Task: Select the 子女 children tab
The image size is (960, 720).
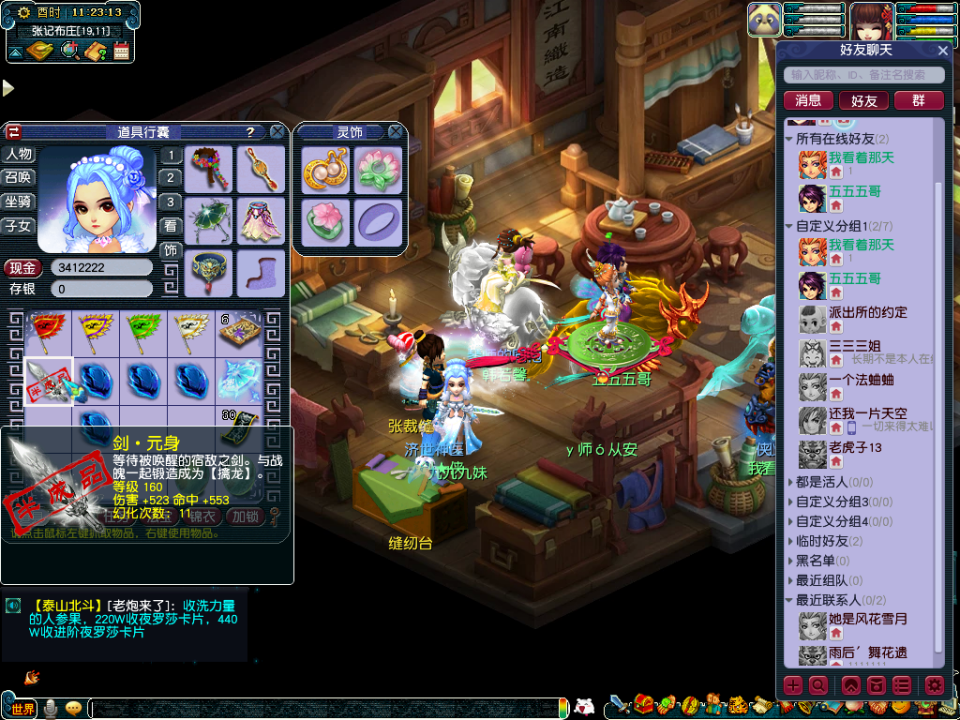Action: 19,226
